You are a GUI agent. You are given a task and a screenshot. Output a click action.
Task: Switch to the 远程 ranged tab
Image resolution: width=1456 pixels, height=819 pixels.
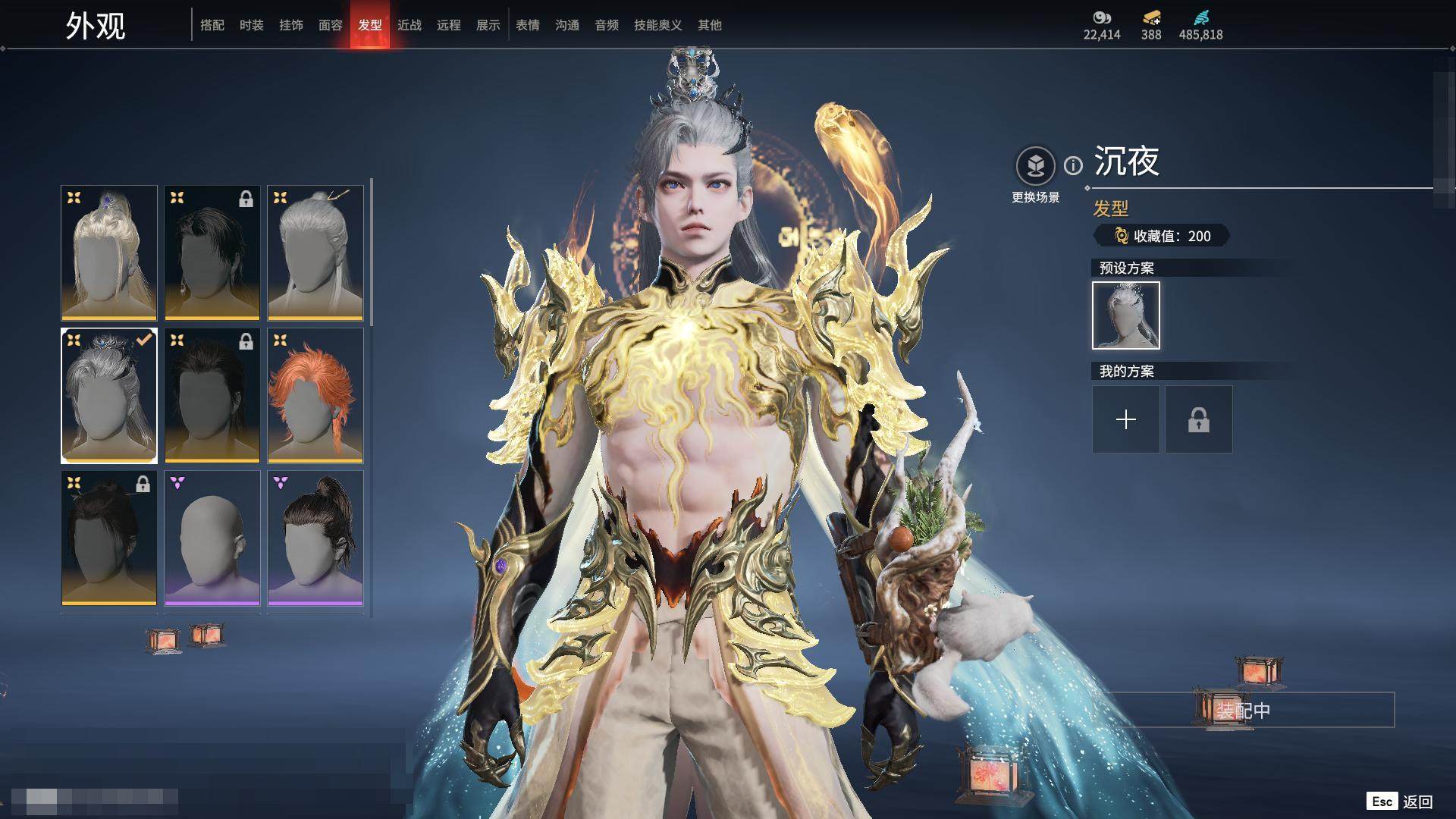pyautogui.click(x=449, y=25)
